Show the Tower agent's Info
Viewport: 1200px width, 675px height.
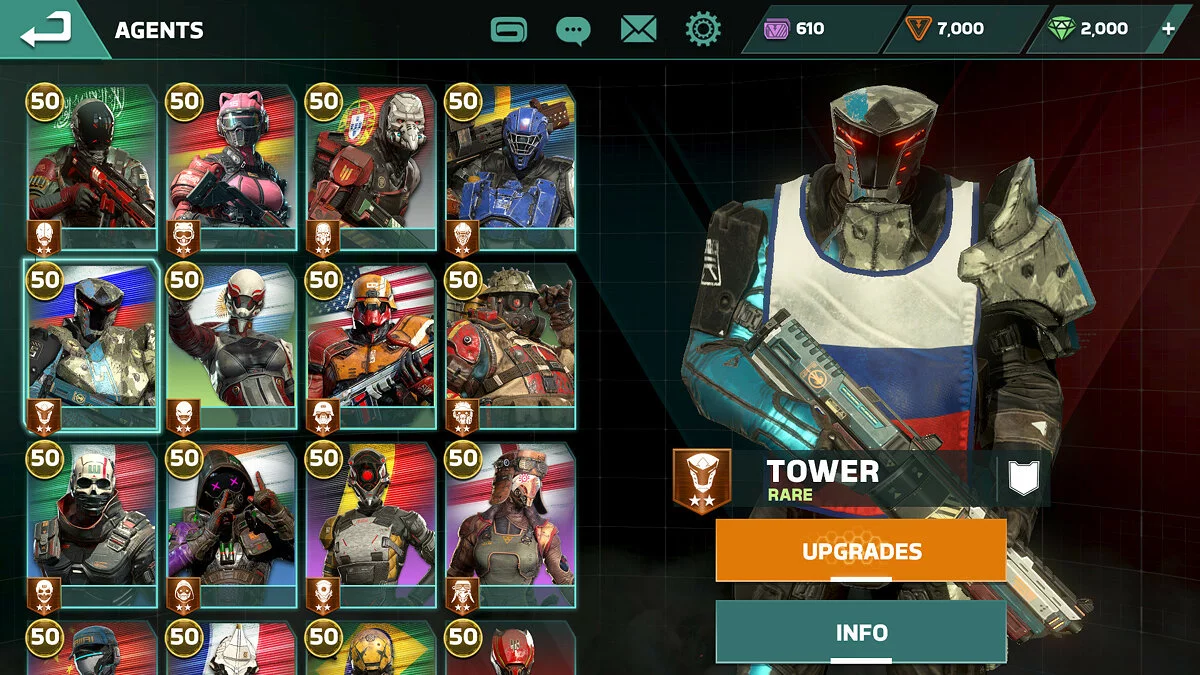861,632
